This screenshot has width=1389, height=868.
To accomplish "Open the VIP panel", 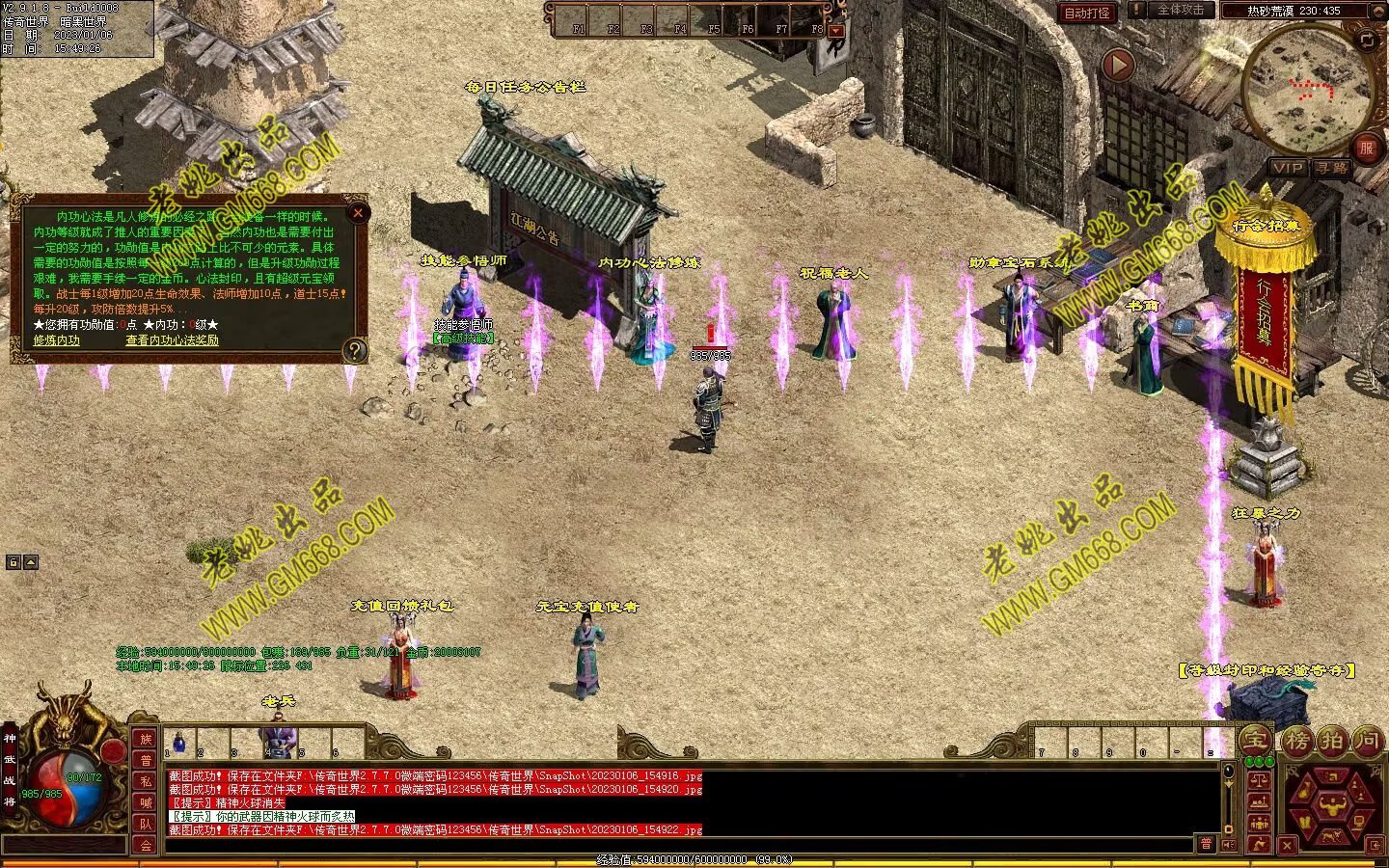I will (x=1287, y=168).
